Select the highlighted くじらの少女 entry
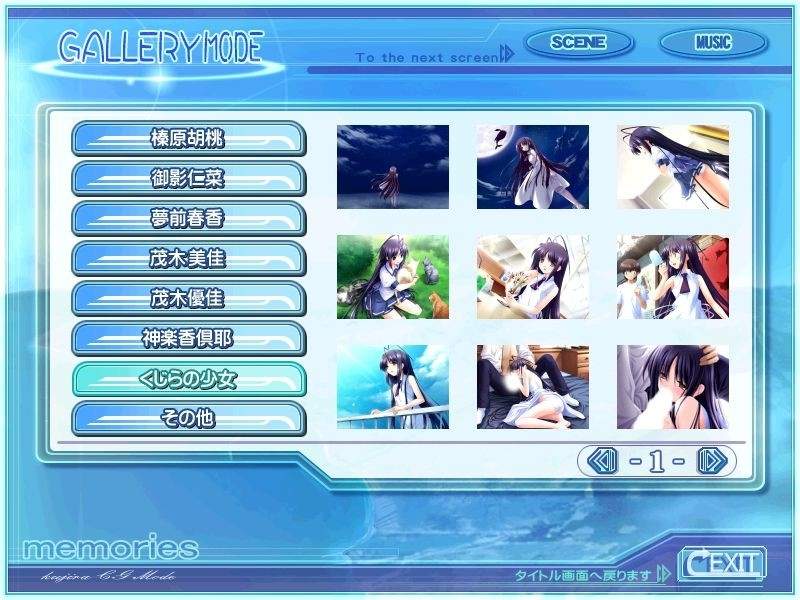800x600 pixels. tap(188, 378)
